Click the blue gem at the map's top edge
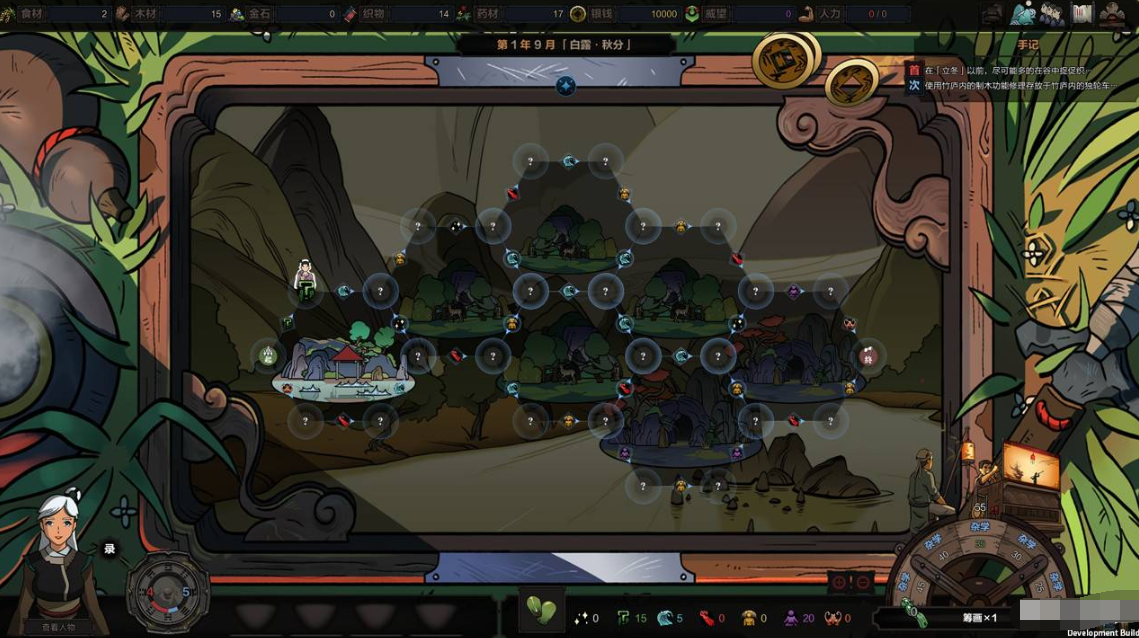This screenshot has height=638, width=1139. point(566,86)
